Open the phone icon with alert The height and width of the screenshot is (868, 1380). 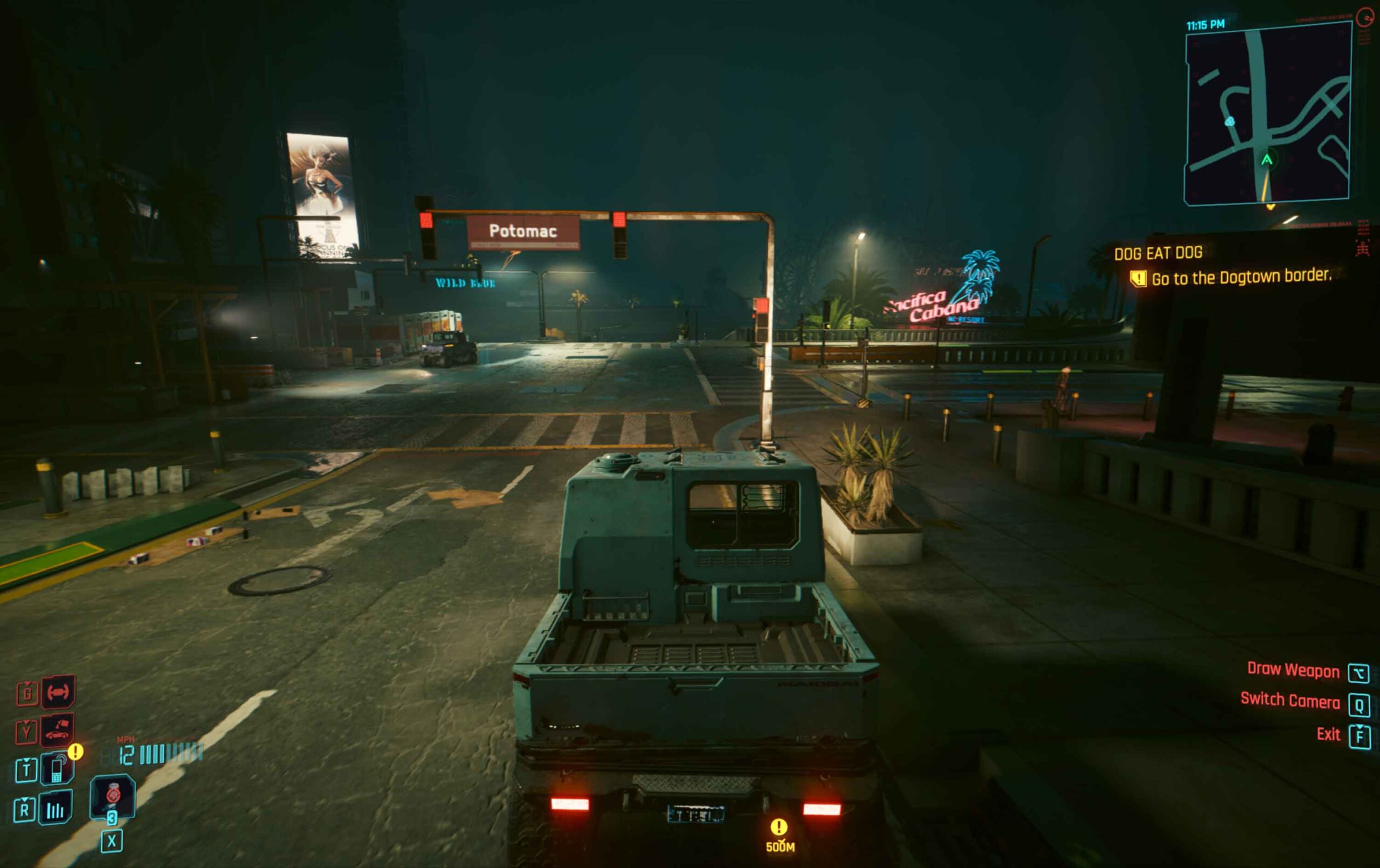tap(57, 769)
